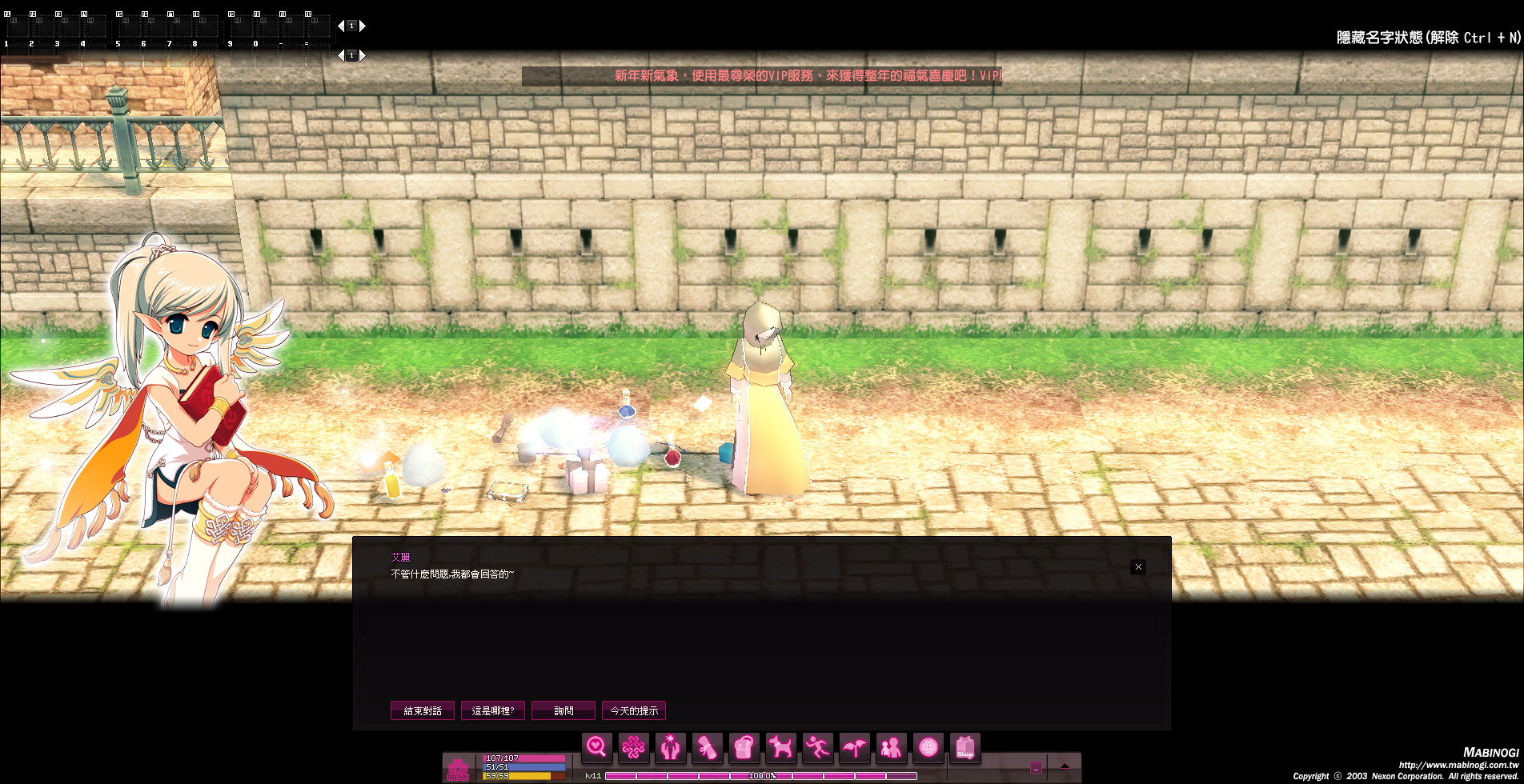Close the dialogue window with the X
Viewport: 1524px width, 784px height.
point(1138,567)
